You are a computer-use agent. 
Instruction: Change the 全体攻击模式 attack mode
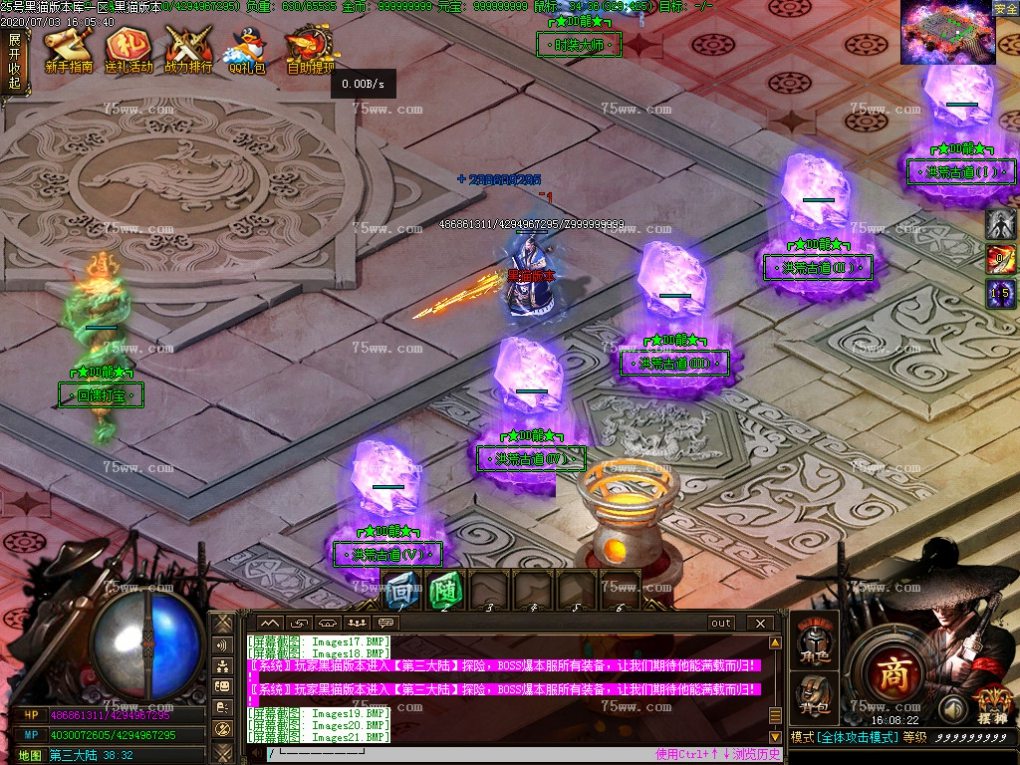click(858, 737)
